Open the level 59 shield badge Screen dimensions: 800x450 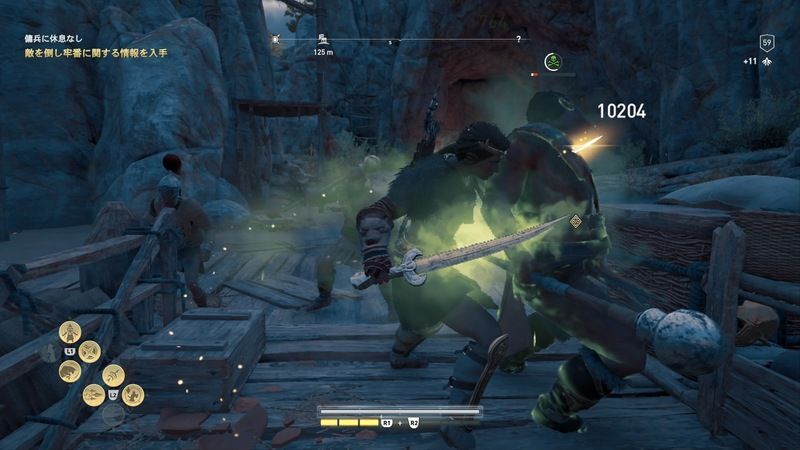coord(767,42)
